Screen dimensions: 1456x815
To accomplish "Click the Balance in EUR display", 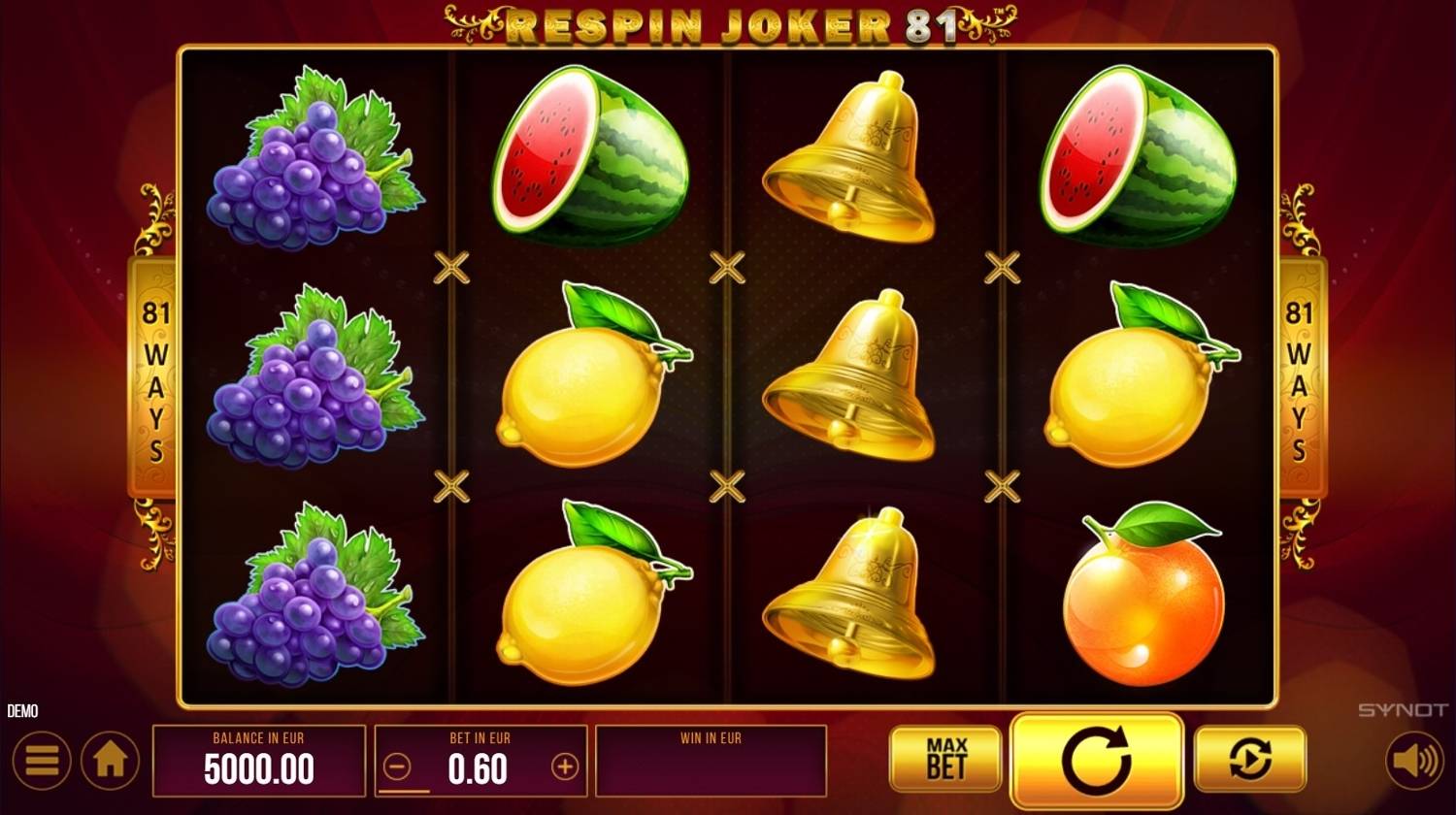I will click(260, 760).
